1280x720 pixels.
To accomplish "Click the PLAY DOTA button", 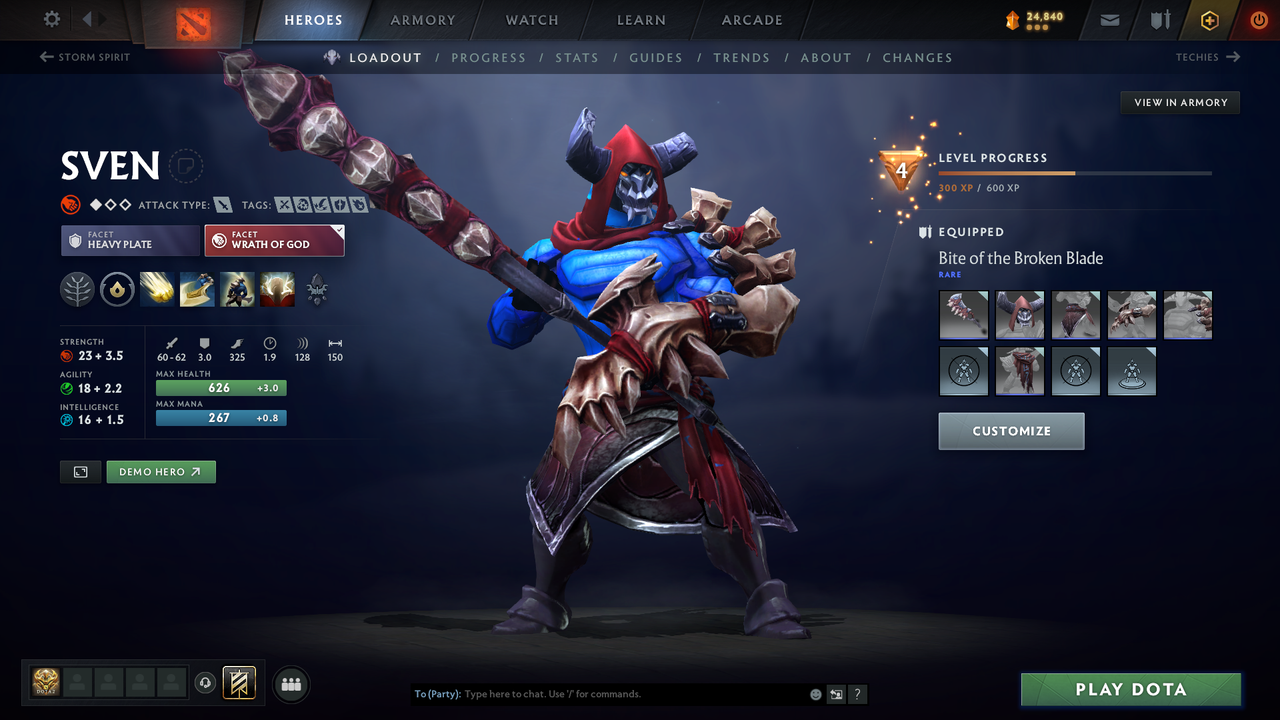I will (1130, 689).
